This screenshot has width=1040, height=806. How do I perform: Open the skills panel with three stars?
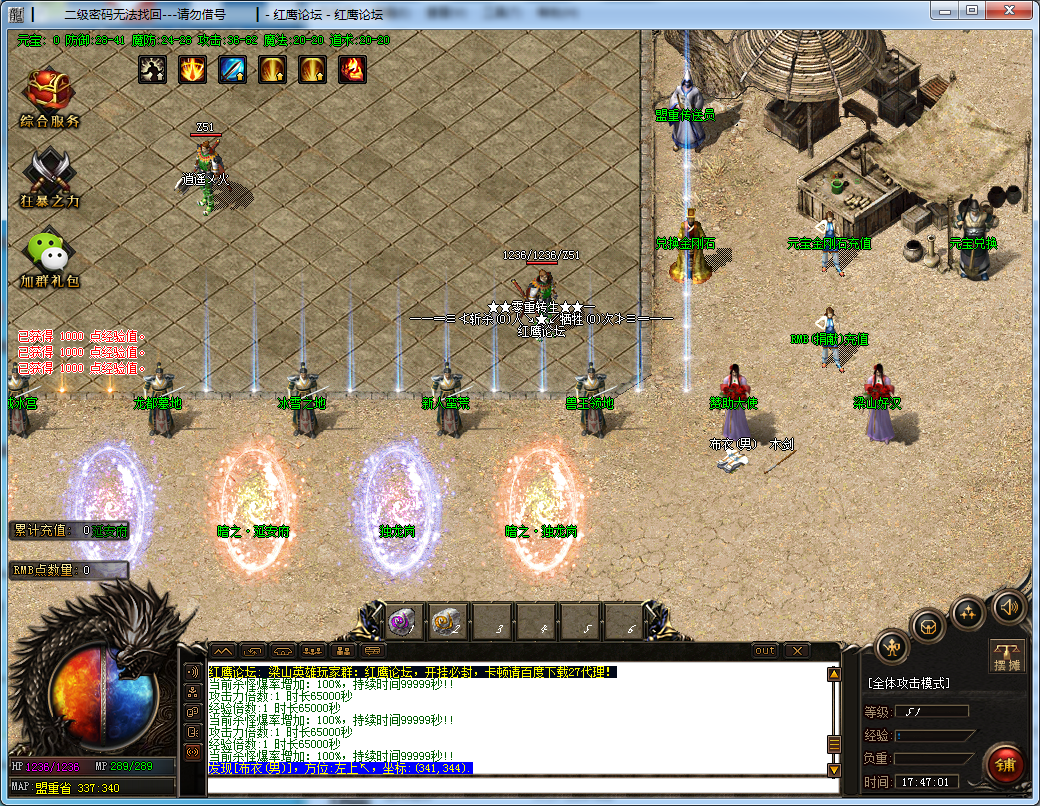968,612
